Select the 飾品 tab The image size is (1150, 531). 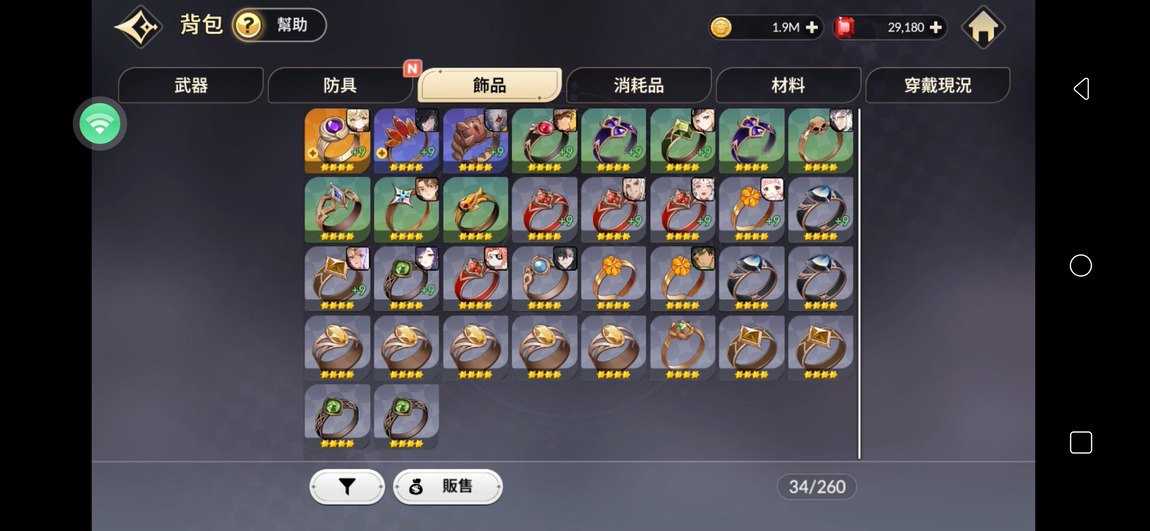click(x=489, y=86)
